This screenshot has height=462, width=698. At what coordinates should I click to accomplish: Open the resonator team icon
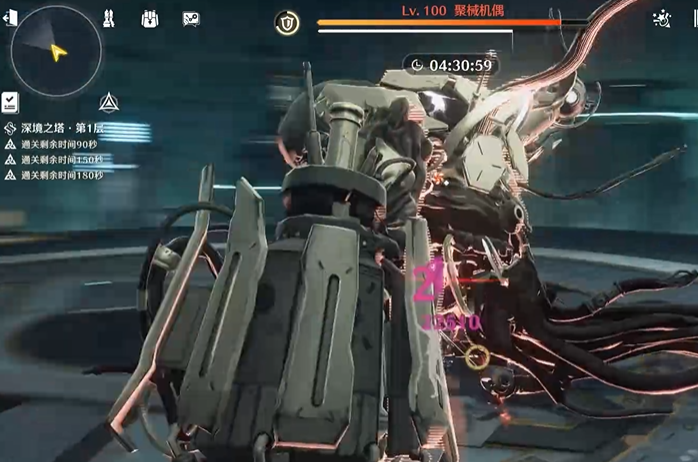[110, 19]
